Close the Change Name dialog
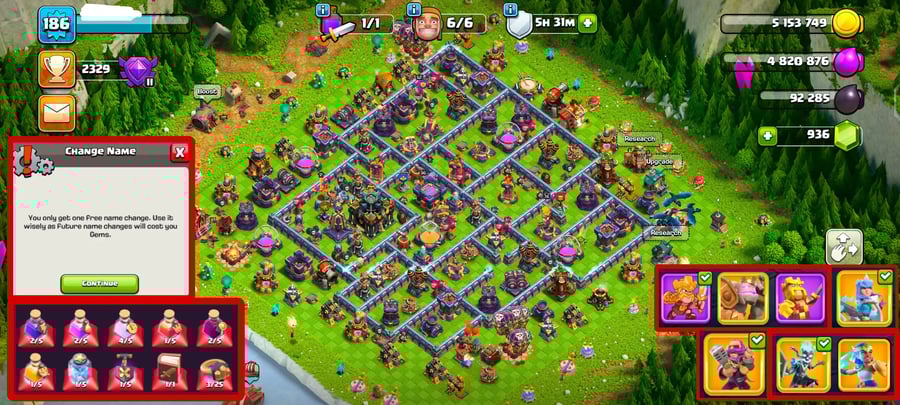Image resolution: width=900 pixels, height=405 pixels. (179, 152)
